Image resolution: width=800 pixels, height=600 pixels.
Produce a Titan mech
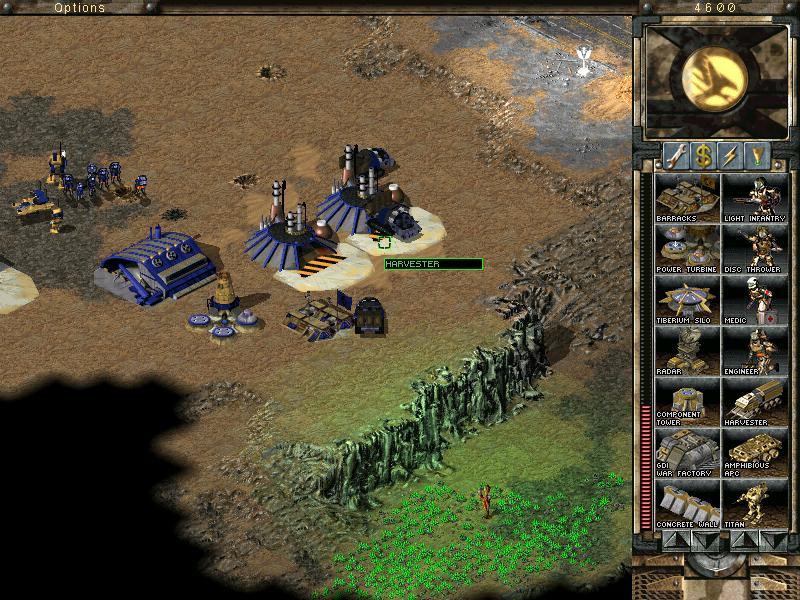pos(754,503)
